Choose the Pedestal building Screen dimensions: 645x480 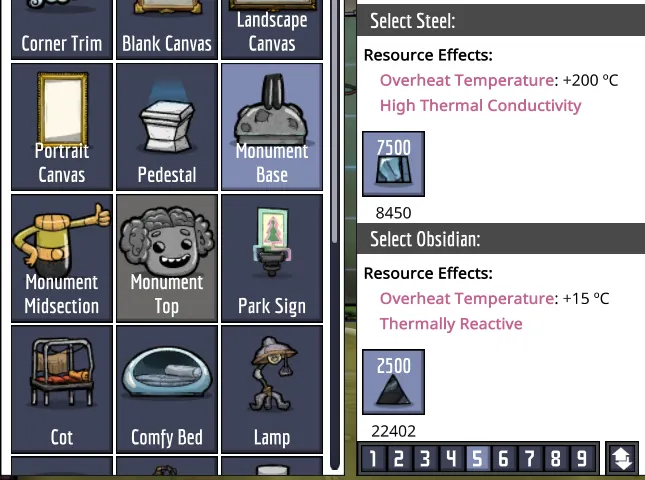[167, 127]
